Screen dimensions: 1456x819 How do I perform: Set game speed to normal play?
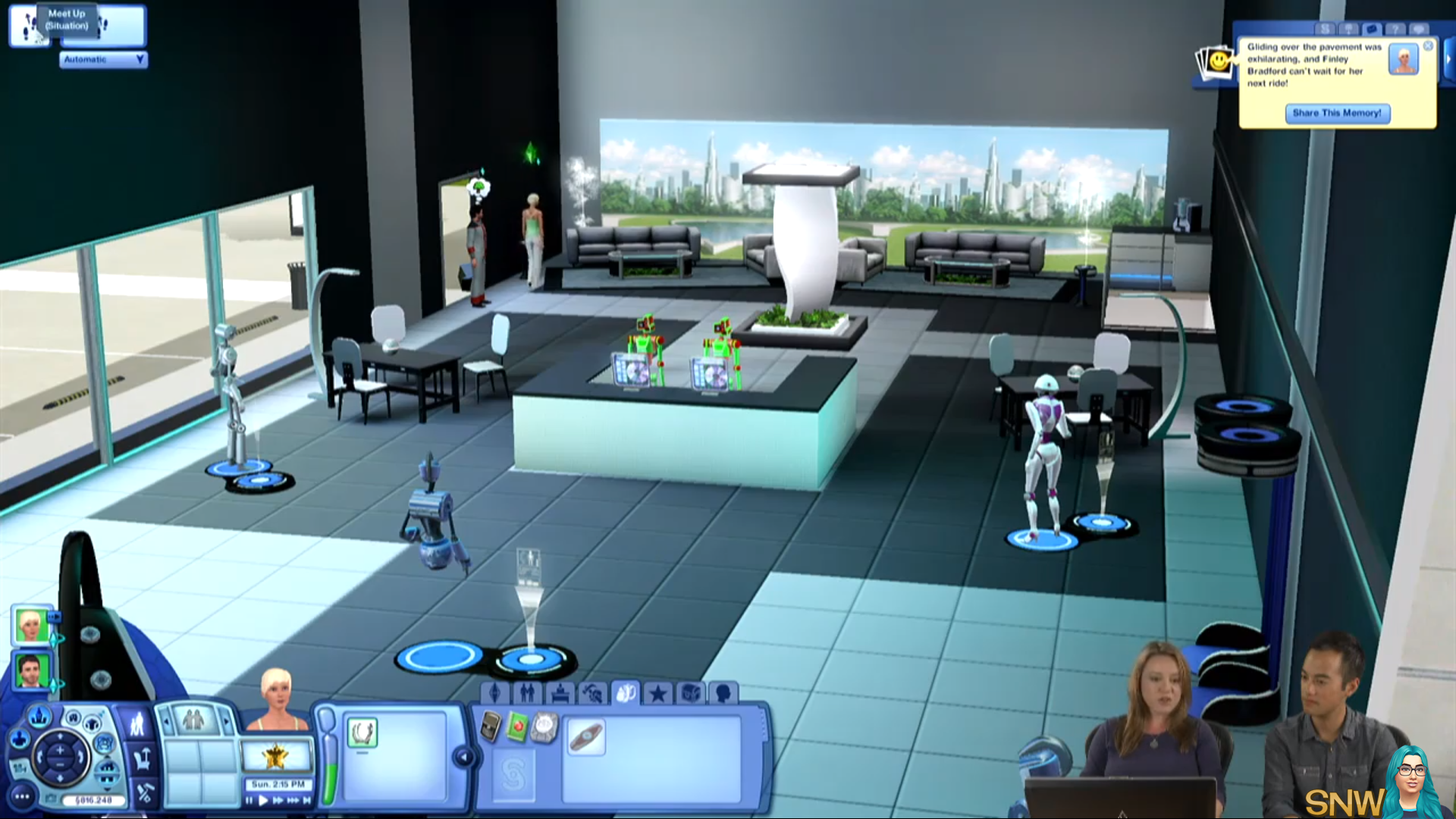click(263, 800)
